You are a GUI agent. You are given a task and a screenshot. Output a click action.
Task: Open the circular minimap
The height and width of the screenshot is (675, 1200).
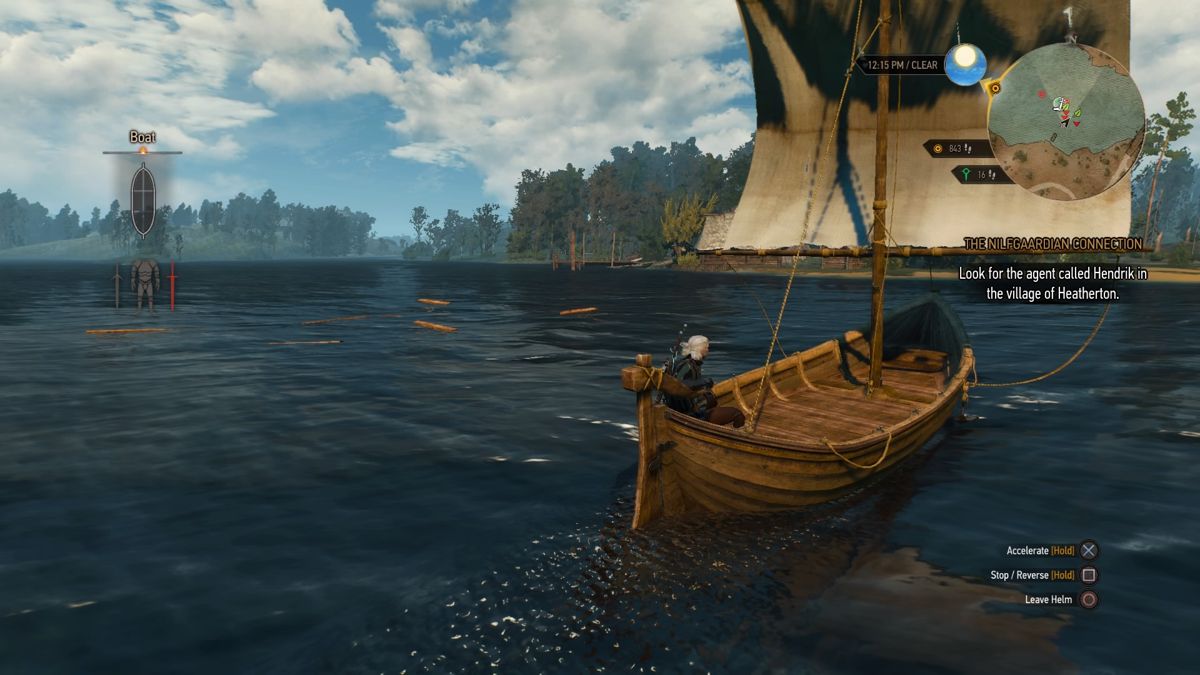1065,122
